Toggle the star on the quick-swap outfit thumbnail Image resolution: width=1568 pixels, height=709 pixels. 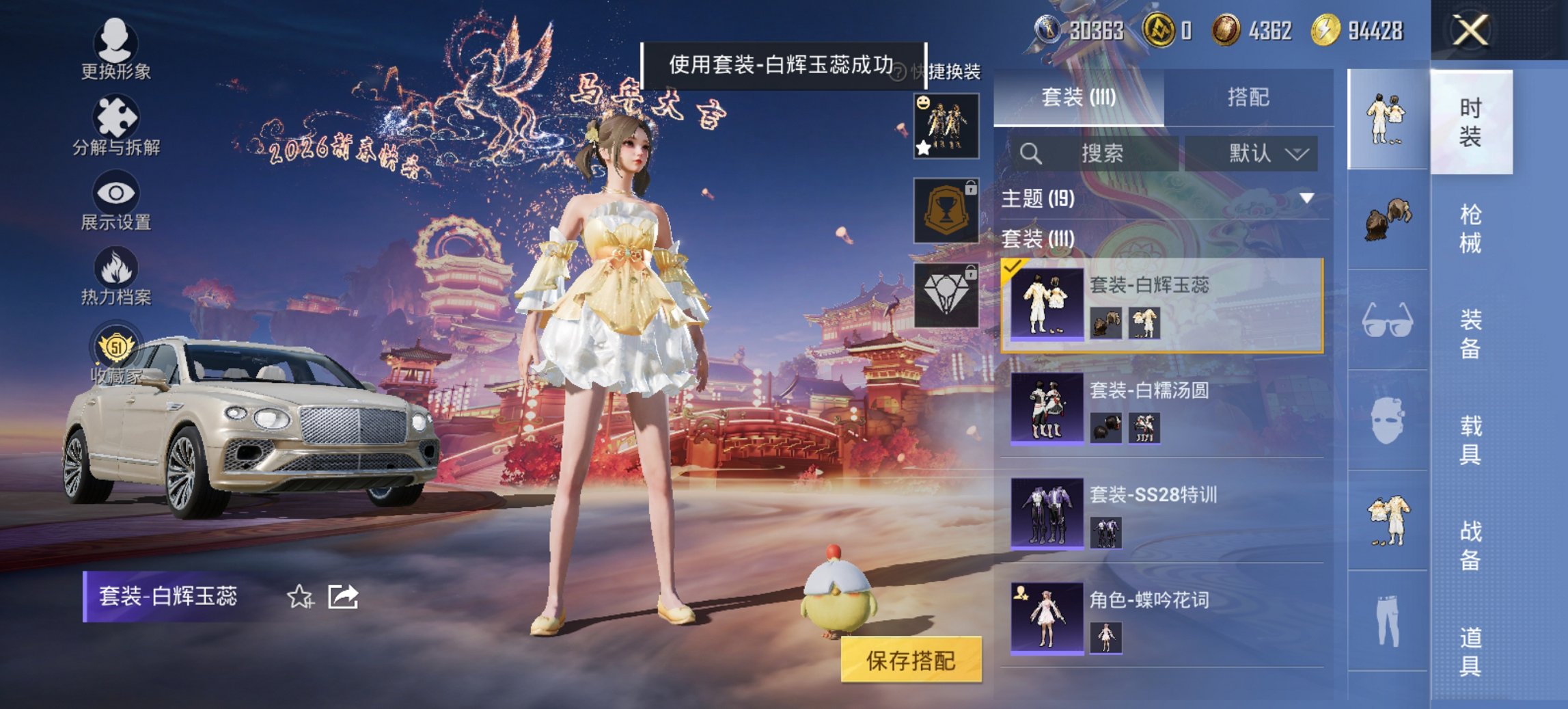pyautogui.click(x=922, y=147)
